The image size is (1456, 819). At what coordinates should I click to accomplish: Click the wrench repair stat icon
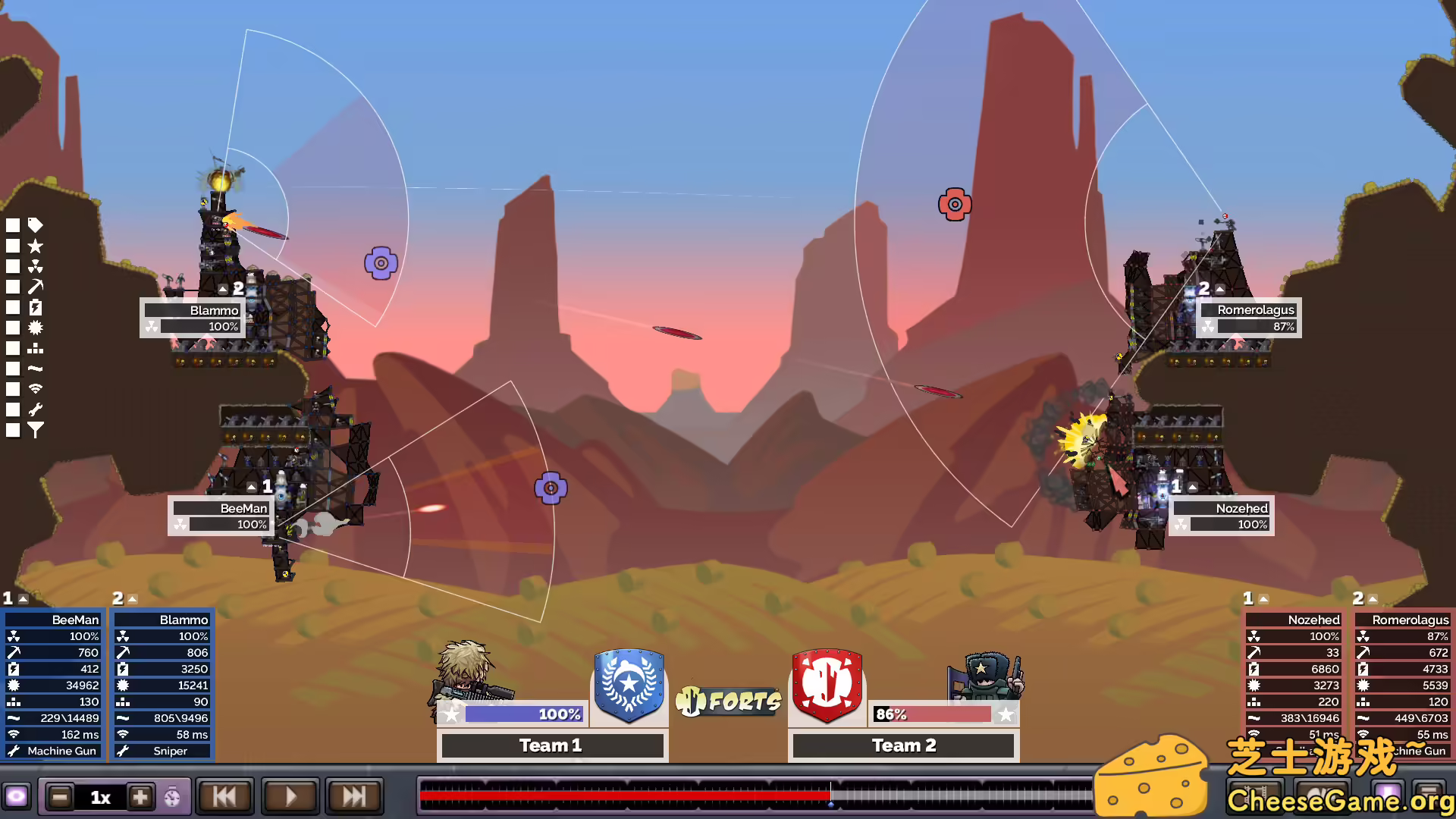coord(36,409)
